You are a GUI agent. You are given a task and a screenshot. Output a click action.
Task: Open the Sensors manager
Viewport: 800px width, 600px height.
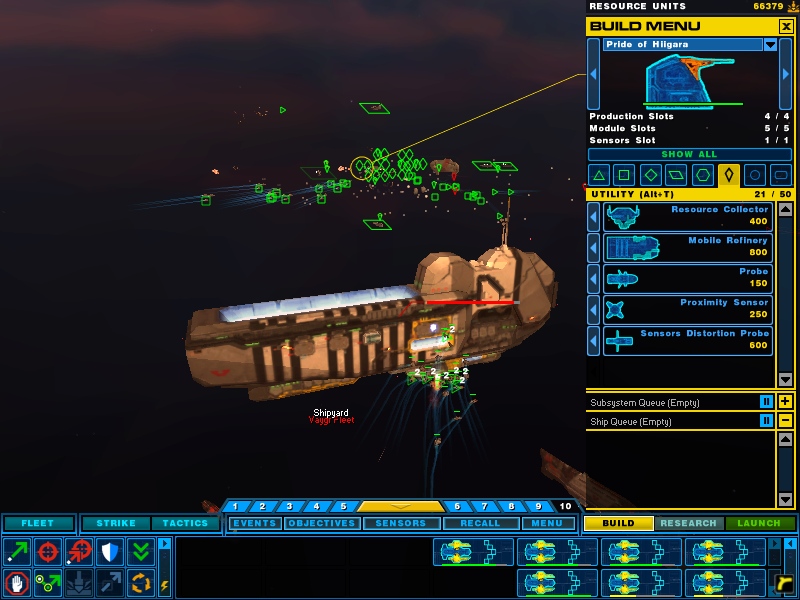tap(400, 523)
